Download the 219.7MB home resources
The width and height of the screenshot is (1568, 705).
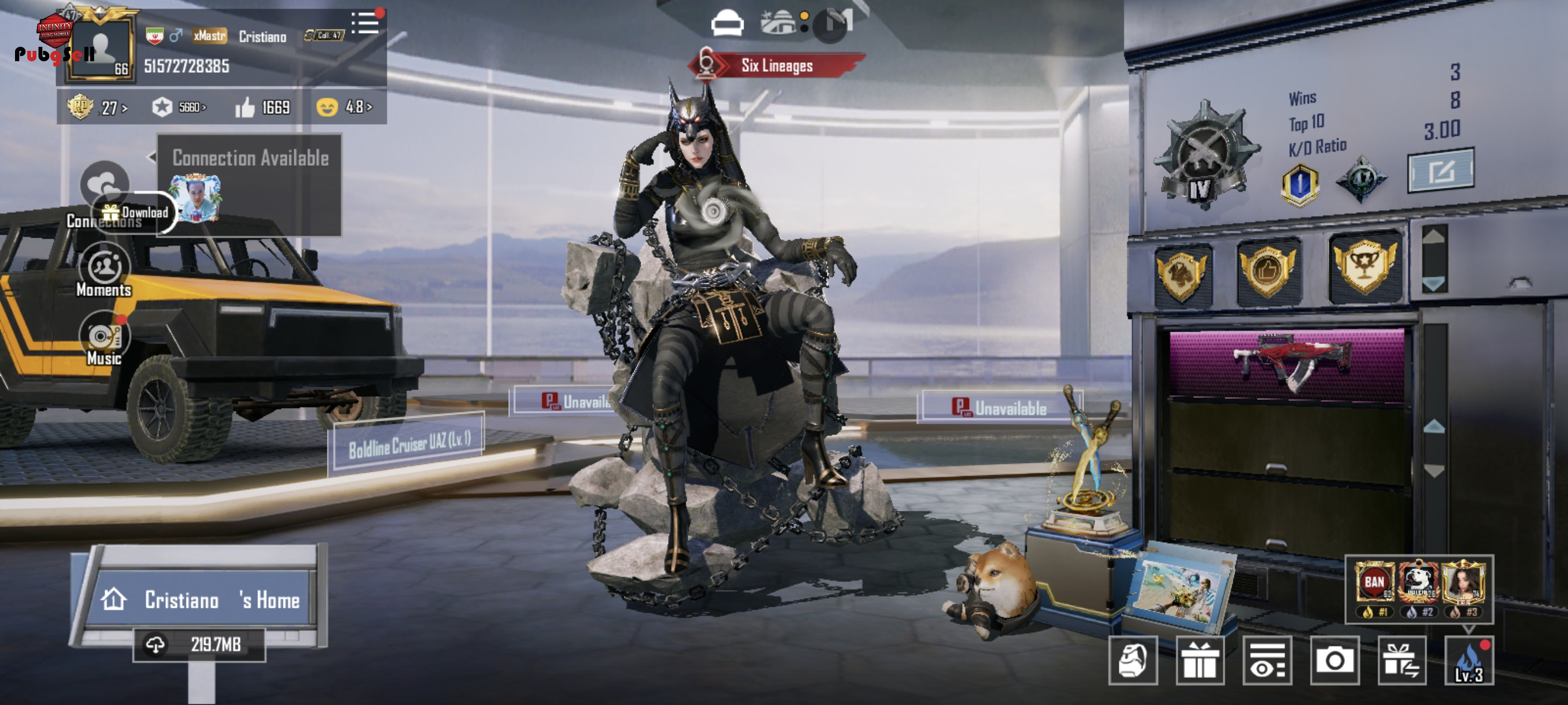click(x=199, y=645)
